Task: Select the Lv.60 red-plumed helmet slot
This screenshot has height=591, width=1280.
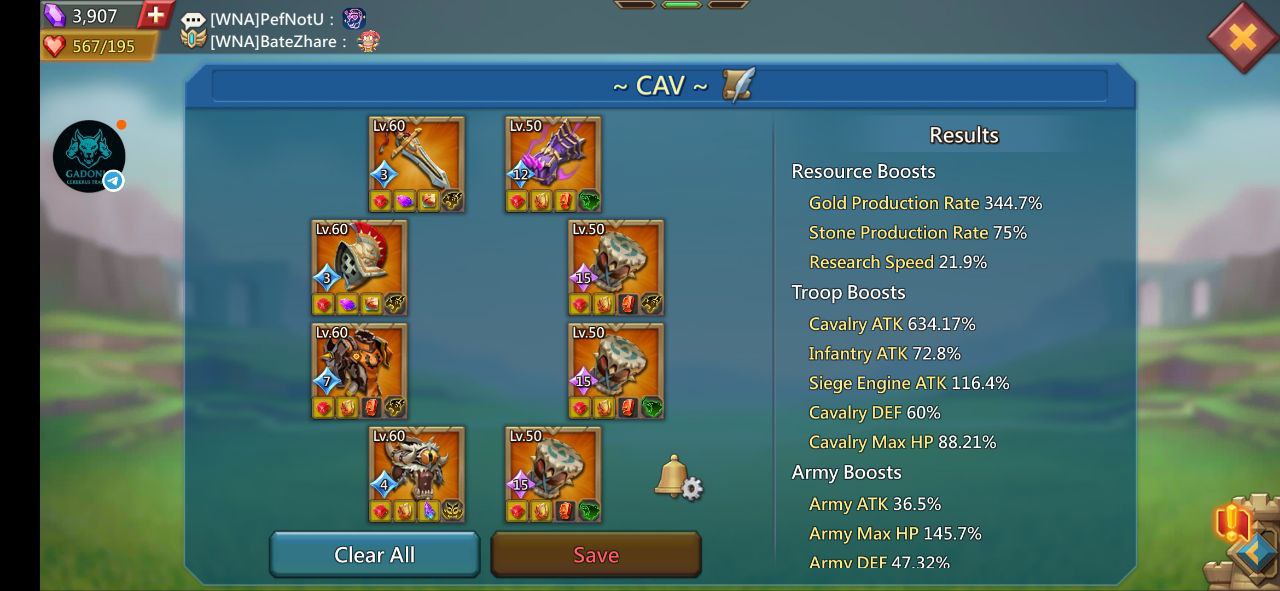Action: pos(359,267)
